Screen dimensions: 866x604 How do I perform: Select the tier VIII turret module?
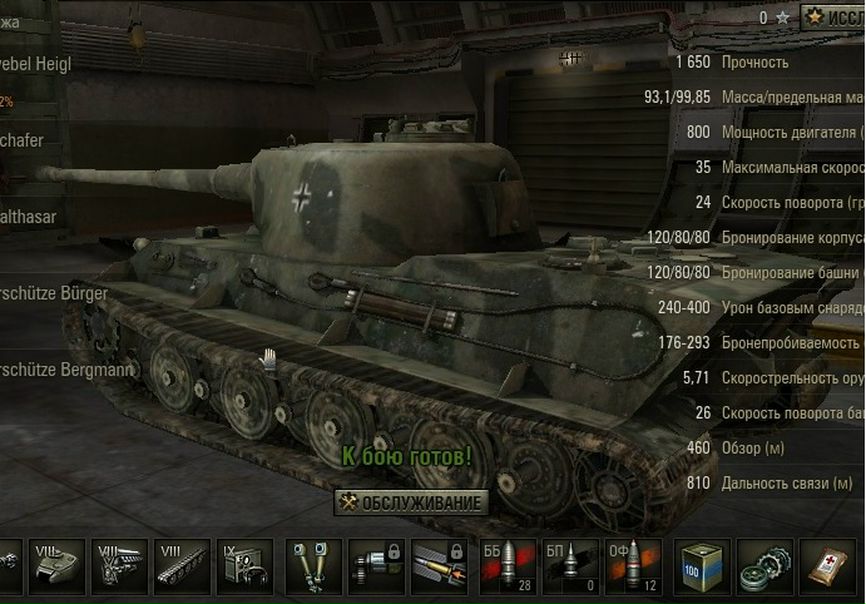[x=58, y=567]
